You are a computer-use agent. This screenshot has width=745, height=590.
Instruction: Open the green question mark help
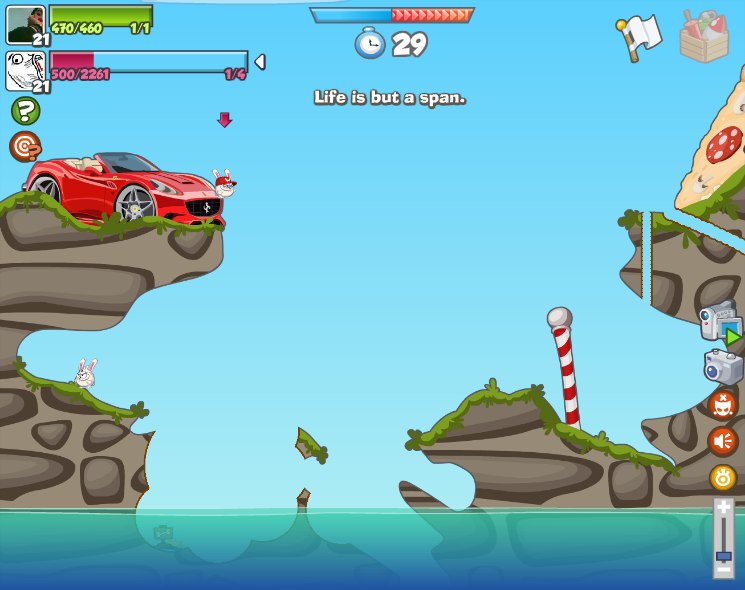25,111
